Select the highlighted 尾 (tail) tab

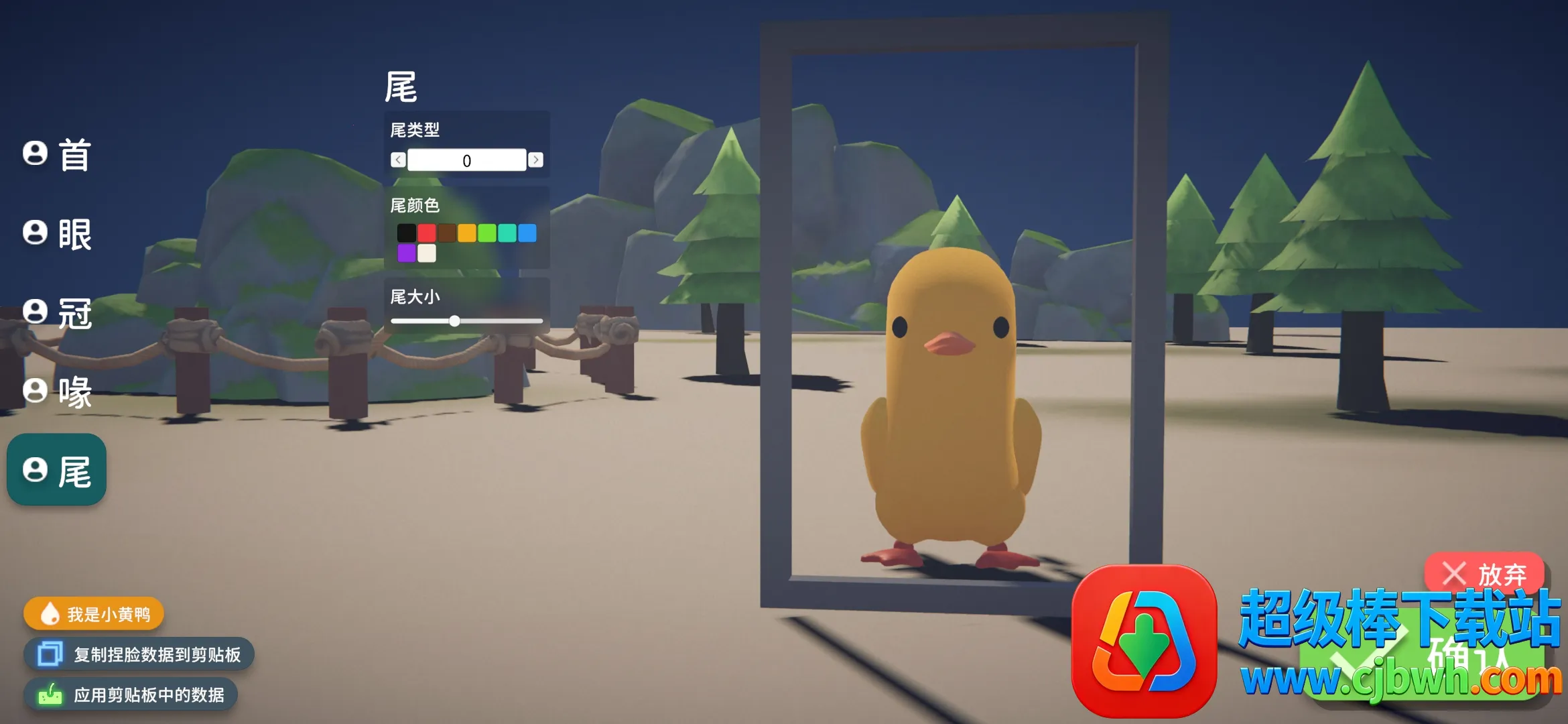[x=58, y=471]
